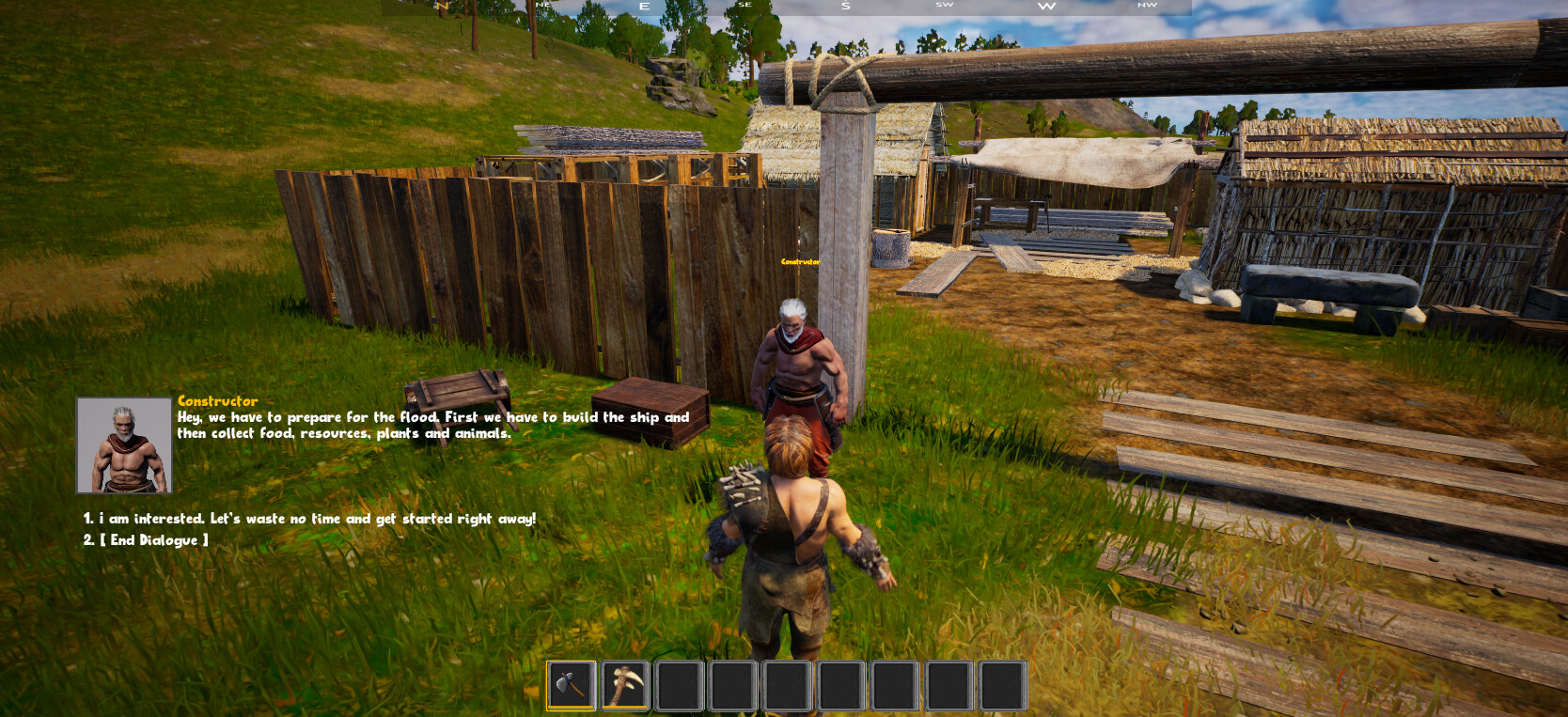This screenshot has height=717, width=1568.
Task: Click the axe durability bar under slot 1
Action: [572, 706]
